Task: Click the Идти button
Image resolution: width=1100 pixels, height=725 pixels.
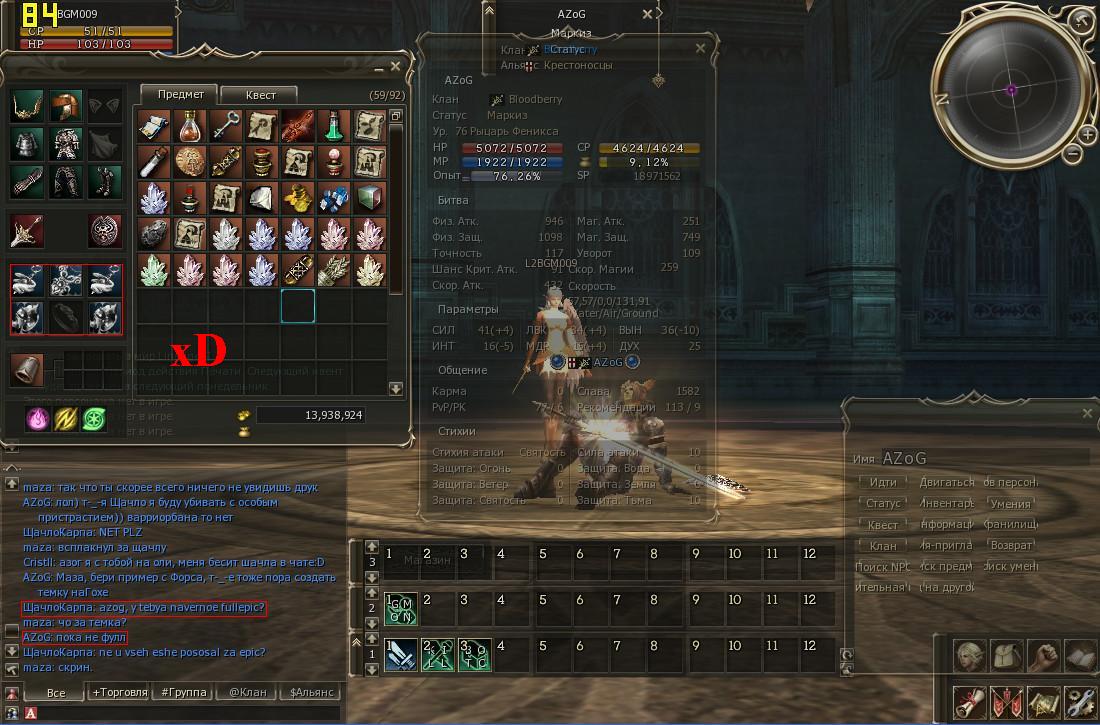Action: click(x=883, y=482)
